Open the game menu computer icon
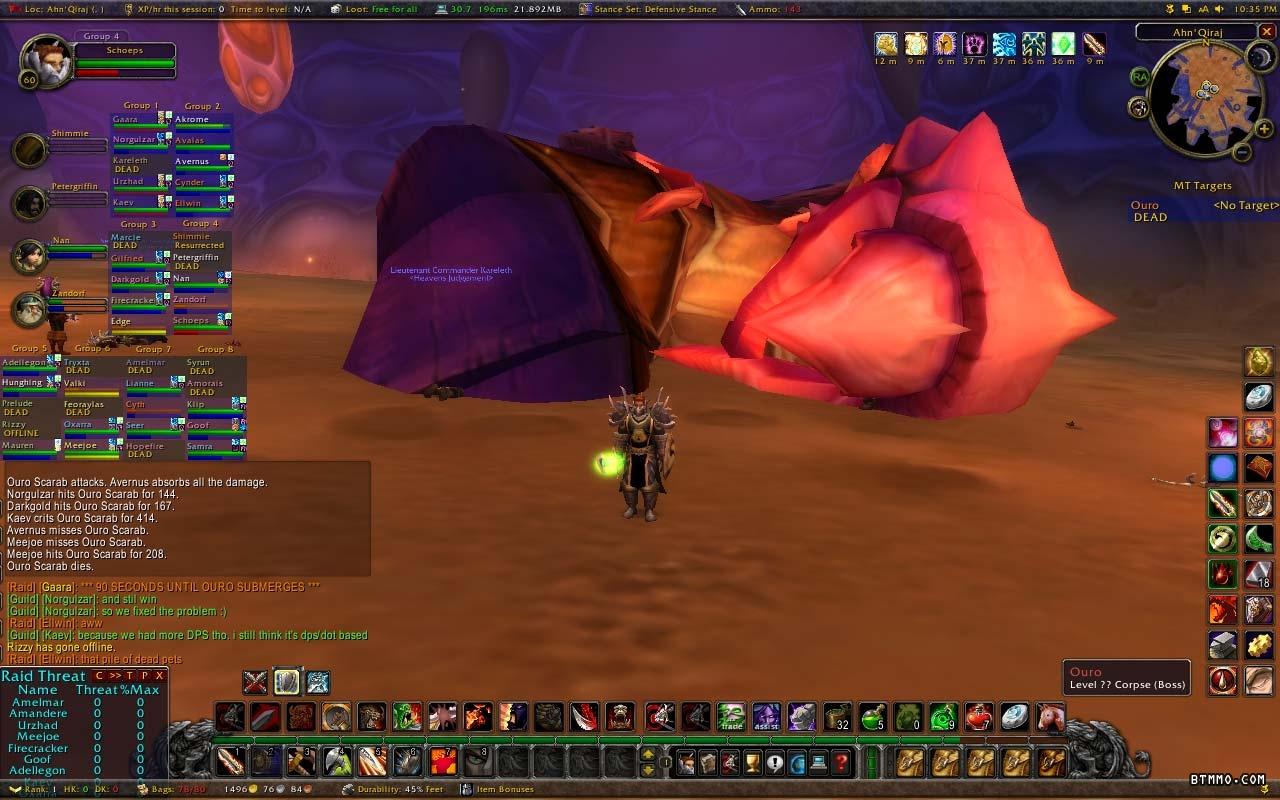Image resolution: width=1280 pixels, height=800 pixels. click(820, 763)
